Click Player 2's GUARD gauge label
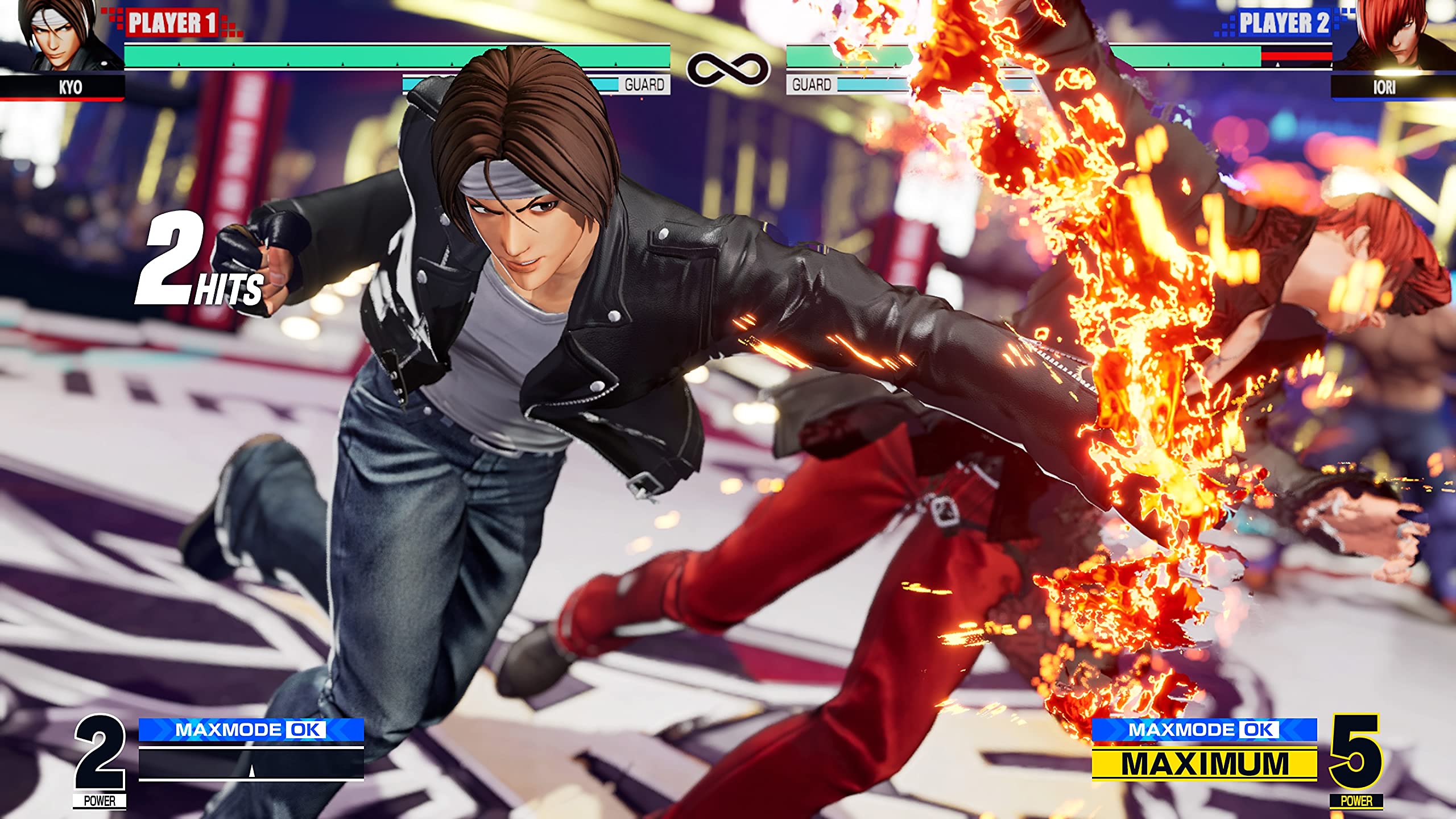The width and height of the screenshot is (1456, 819). tap(812, 83)
